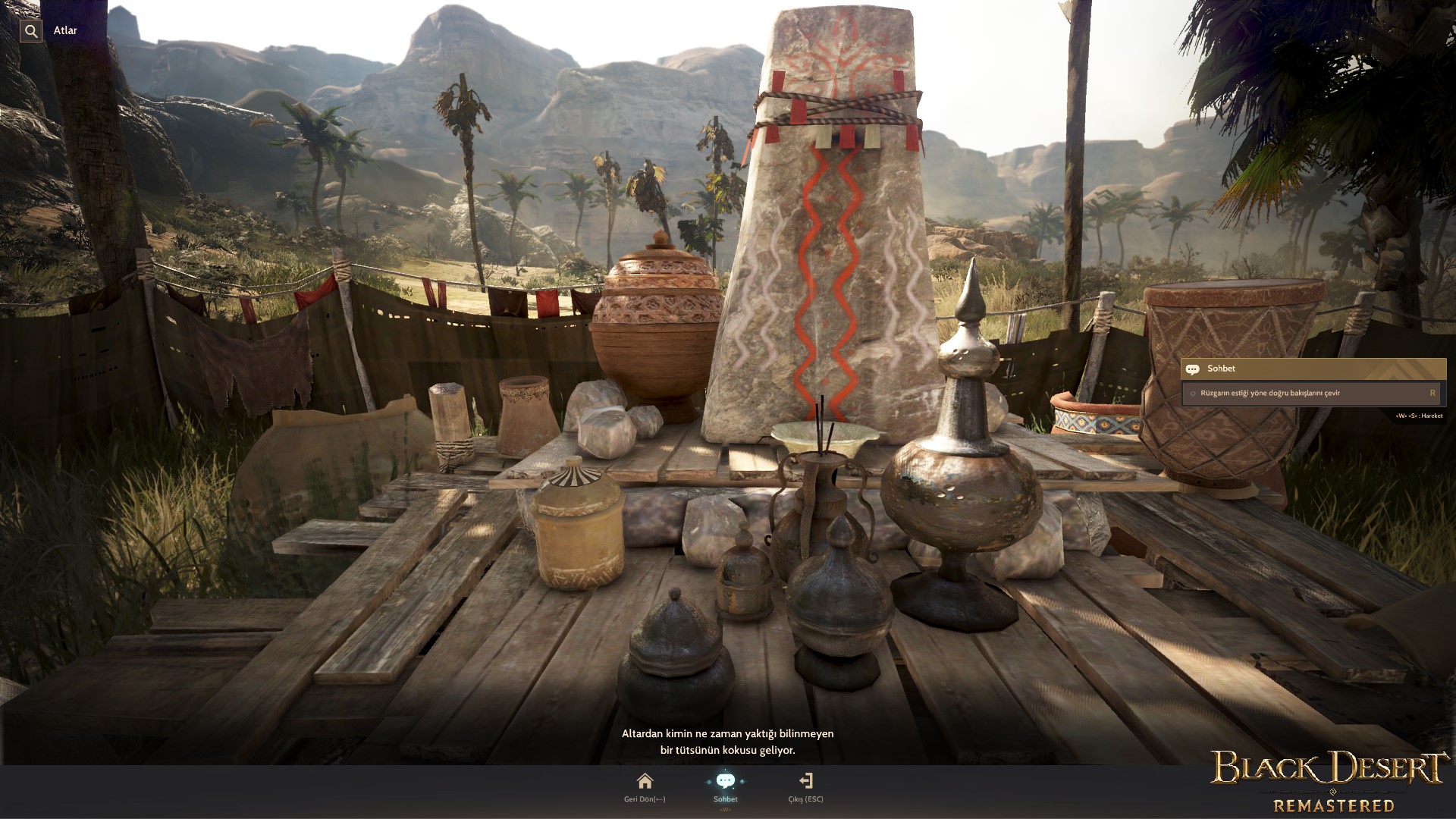1456x819 pixels.
Task: Exit the dialogue via Çıkış
Action: [x=805, y=785]
